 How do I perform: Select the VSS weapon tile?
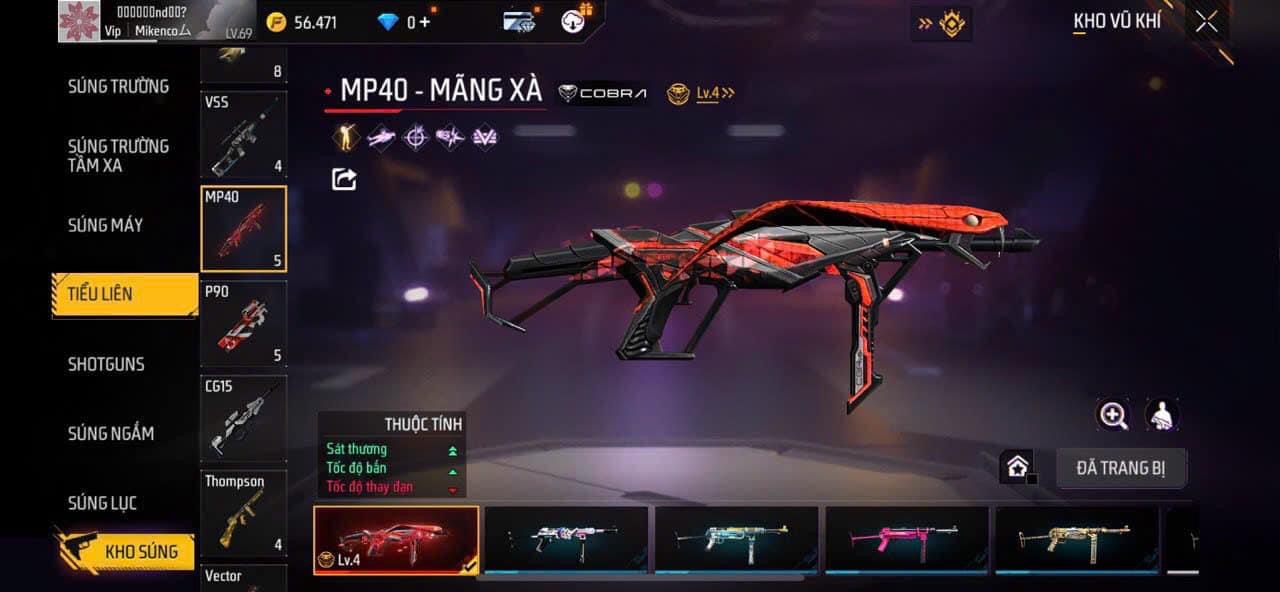(244, 135)
